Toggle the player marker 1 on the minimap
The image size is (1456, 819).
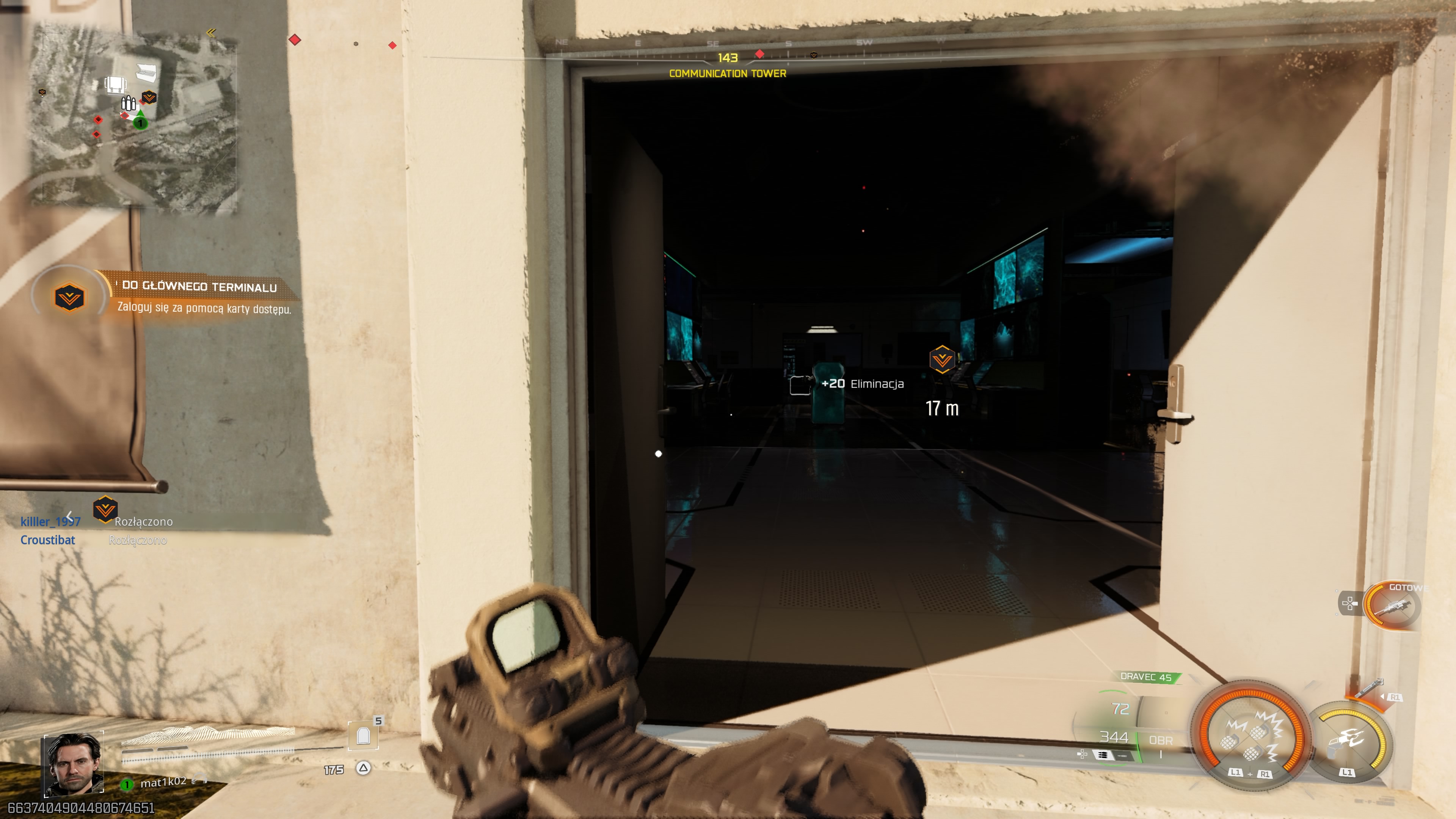click(141, 123)
